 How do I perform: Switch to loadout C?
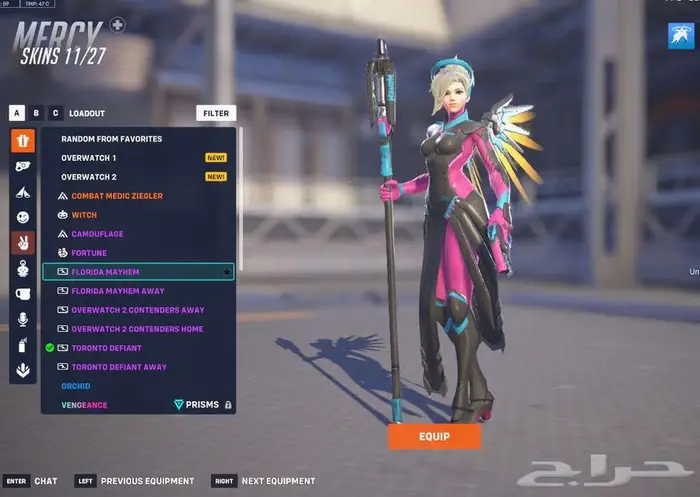[x=55, y=114]
